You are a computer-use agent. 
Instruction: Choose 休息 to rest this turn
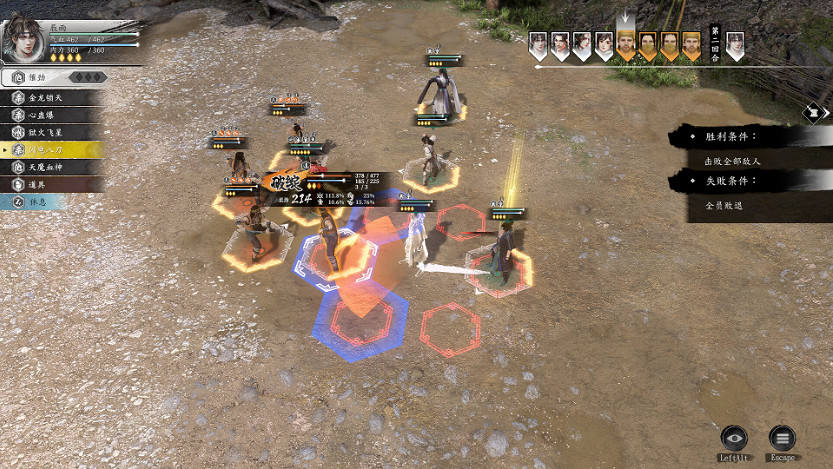click(50, 202)
